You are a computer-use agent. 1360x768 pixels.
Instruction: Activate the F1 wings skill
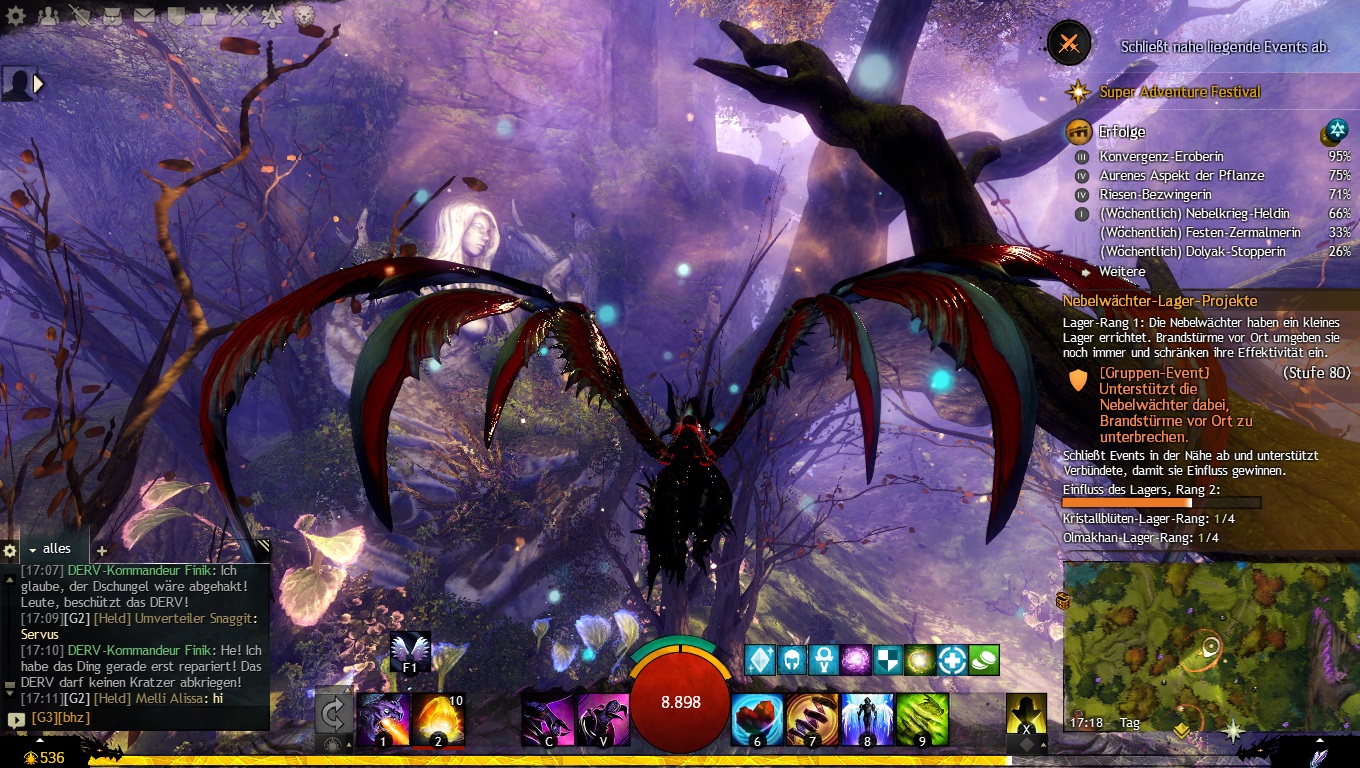tap(410, 651)
